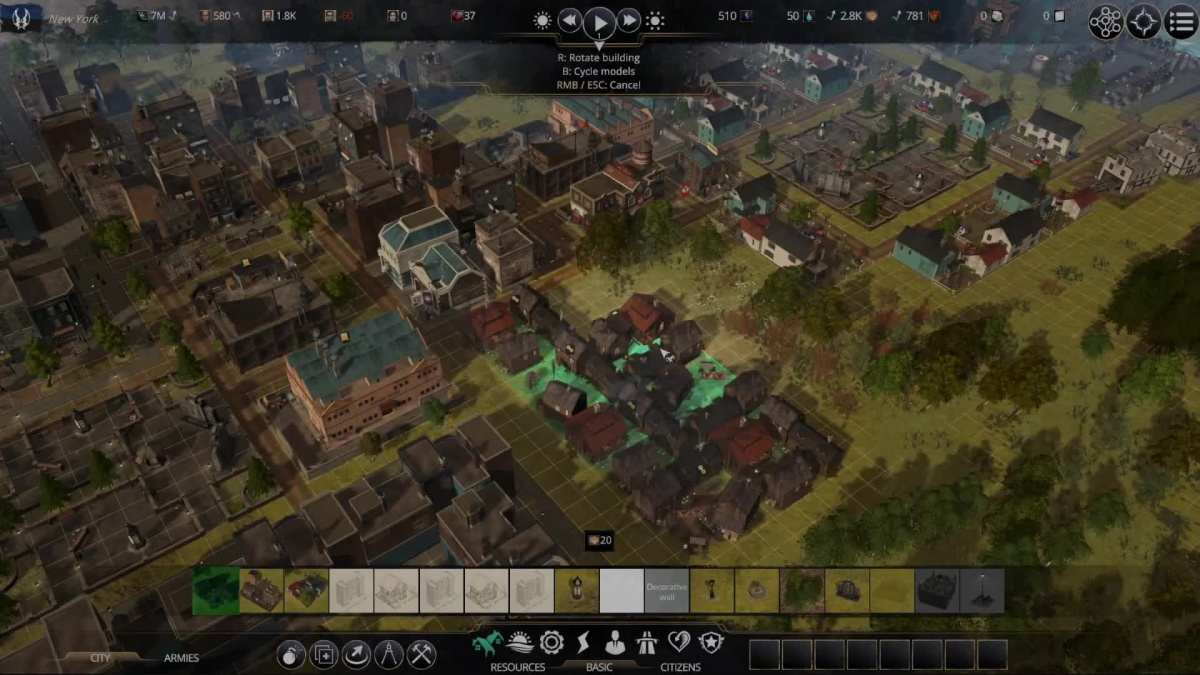Image resolution: width=1200 pixels, height=675 pixels.
Task: Select the crossed hammers build tool
Action: click(x=422, y=655)
